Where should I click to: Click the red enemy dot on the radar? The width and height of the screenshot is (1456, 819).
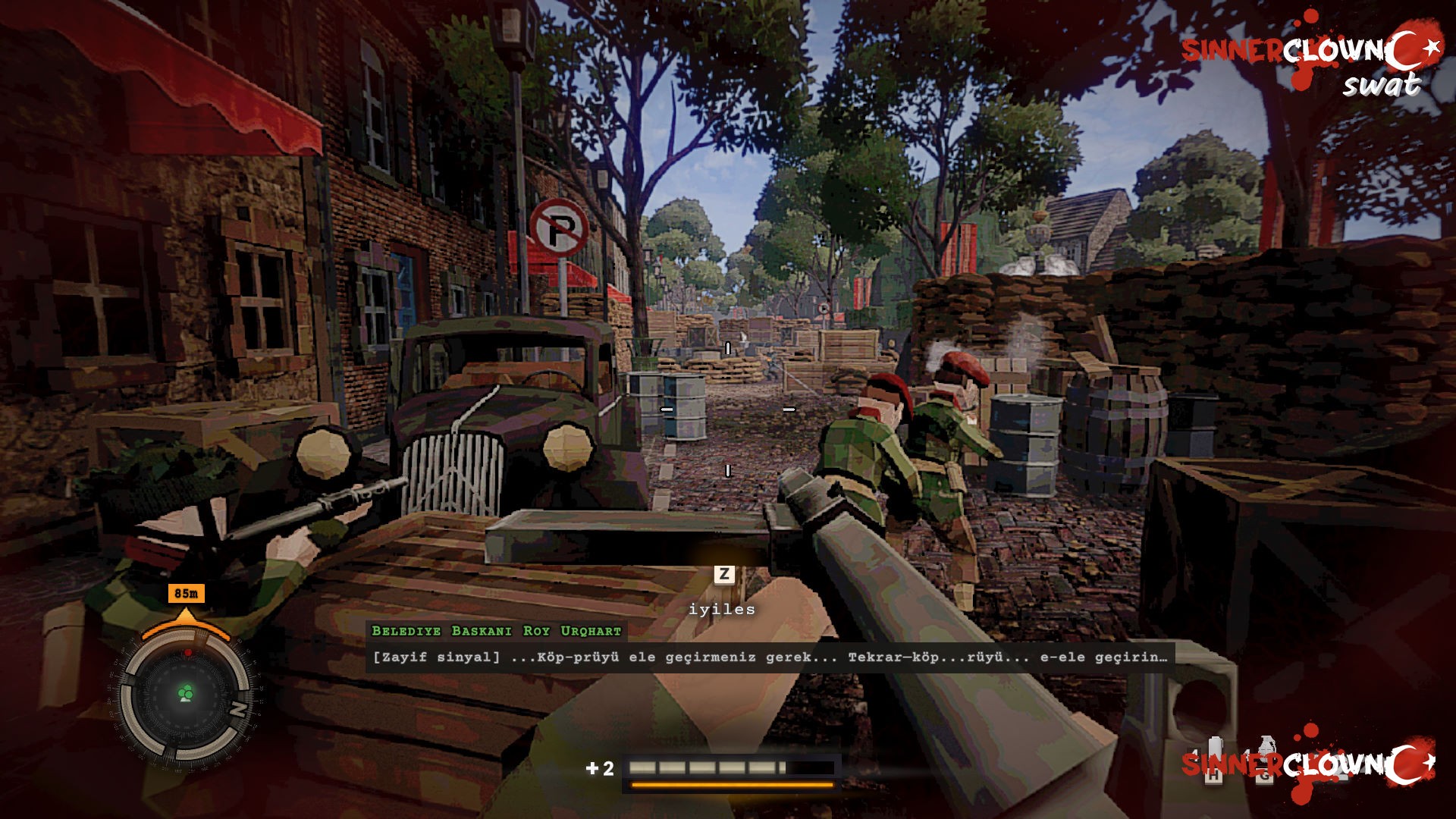tap(189, 652)
